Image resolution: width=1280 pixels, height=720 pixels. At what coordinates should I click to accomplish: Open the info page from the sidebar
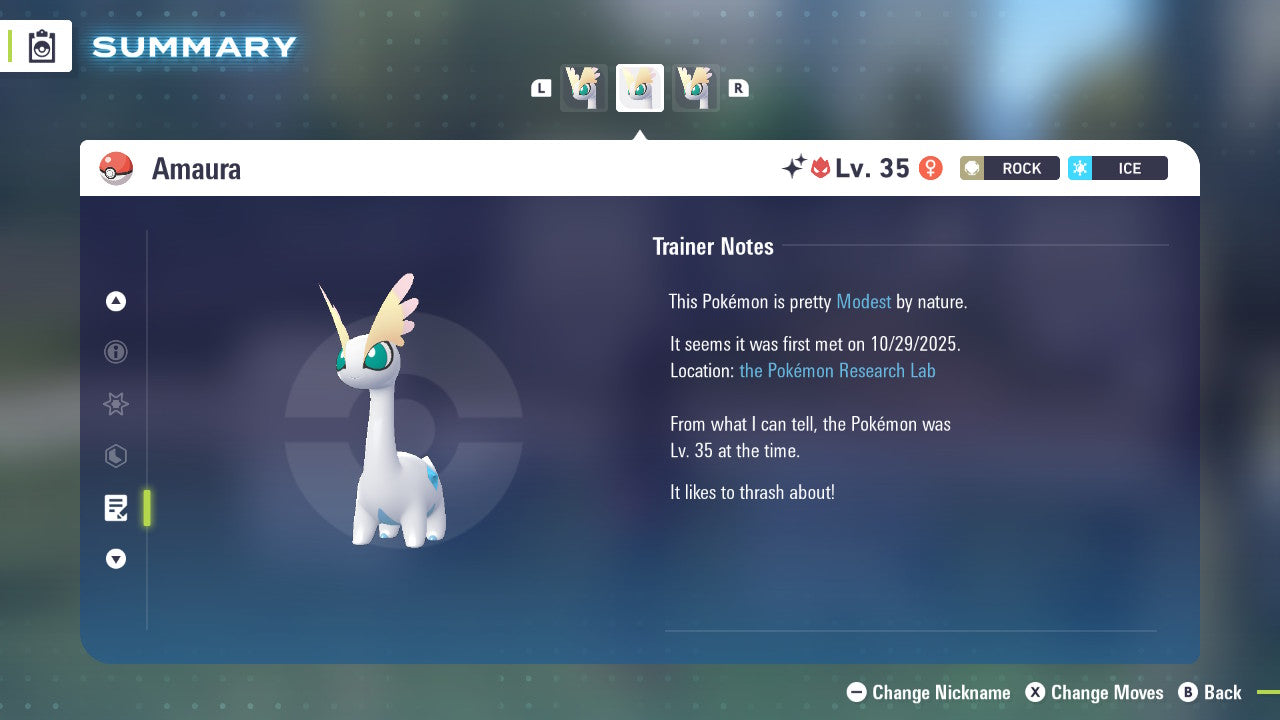(x=116, y=352)
